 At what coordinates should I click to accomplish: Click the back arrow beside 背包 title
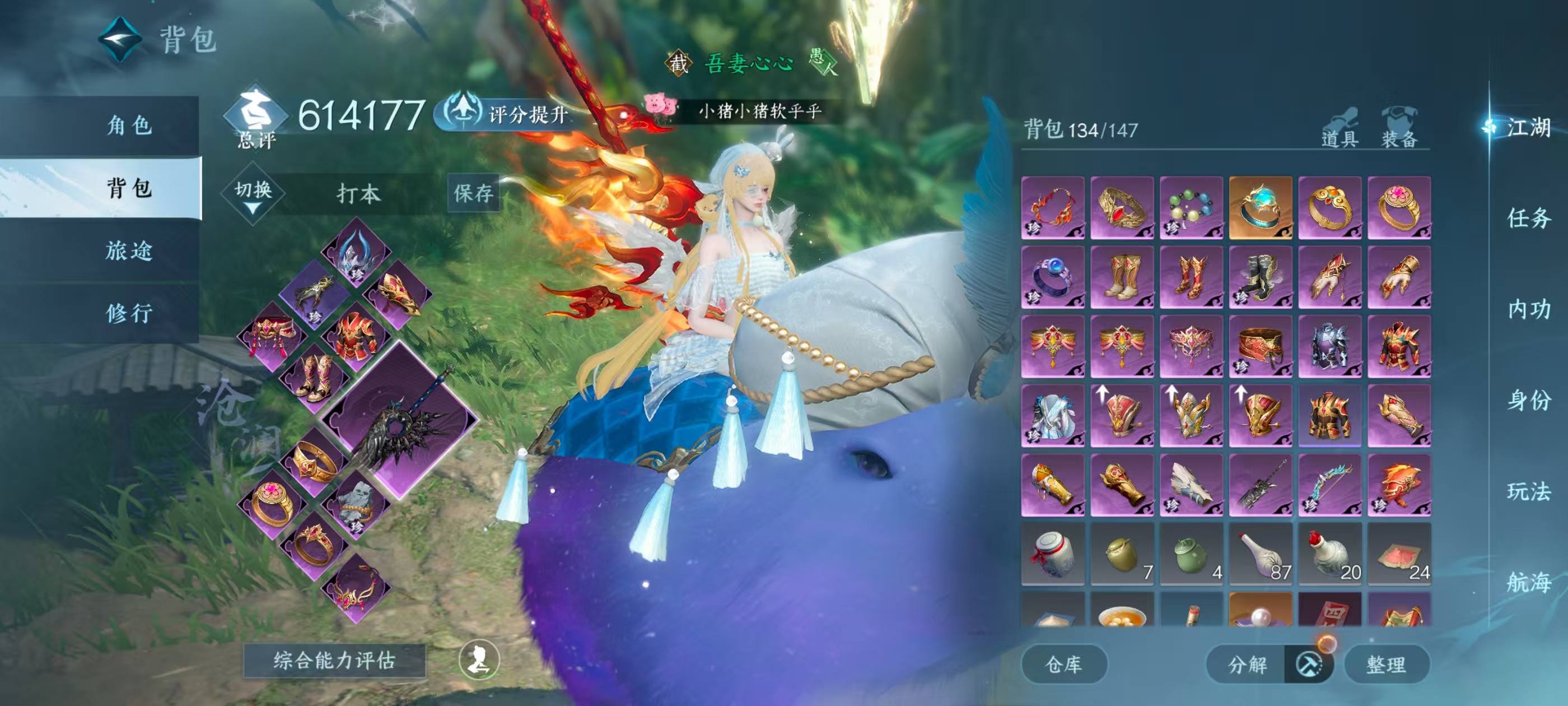coord(120,40)
